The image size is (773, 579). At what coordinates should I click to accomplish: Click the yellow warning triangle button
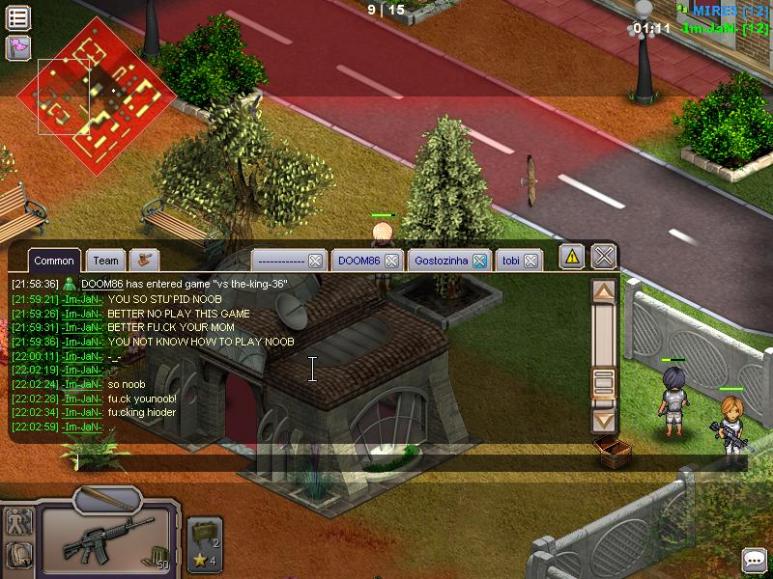point(571,257)
